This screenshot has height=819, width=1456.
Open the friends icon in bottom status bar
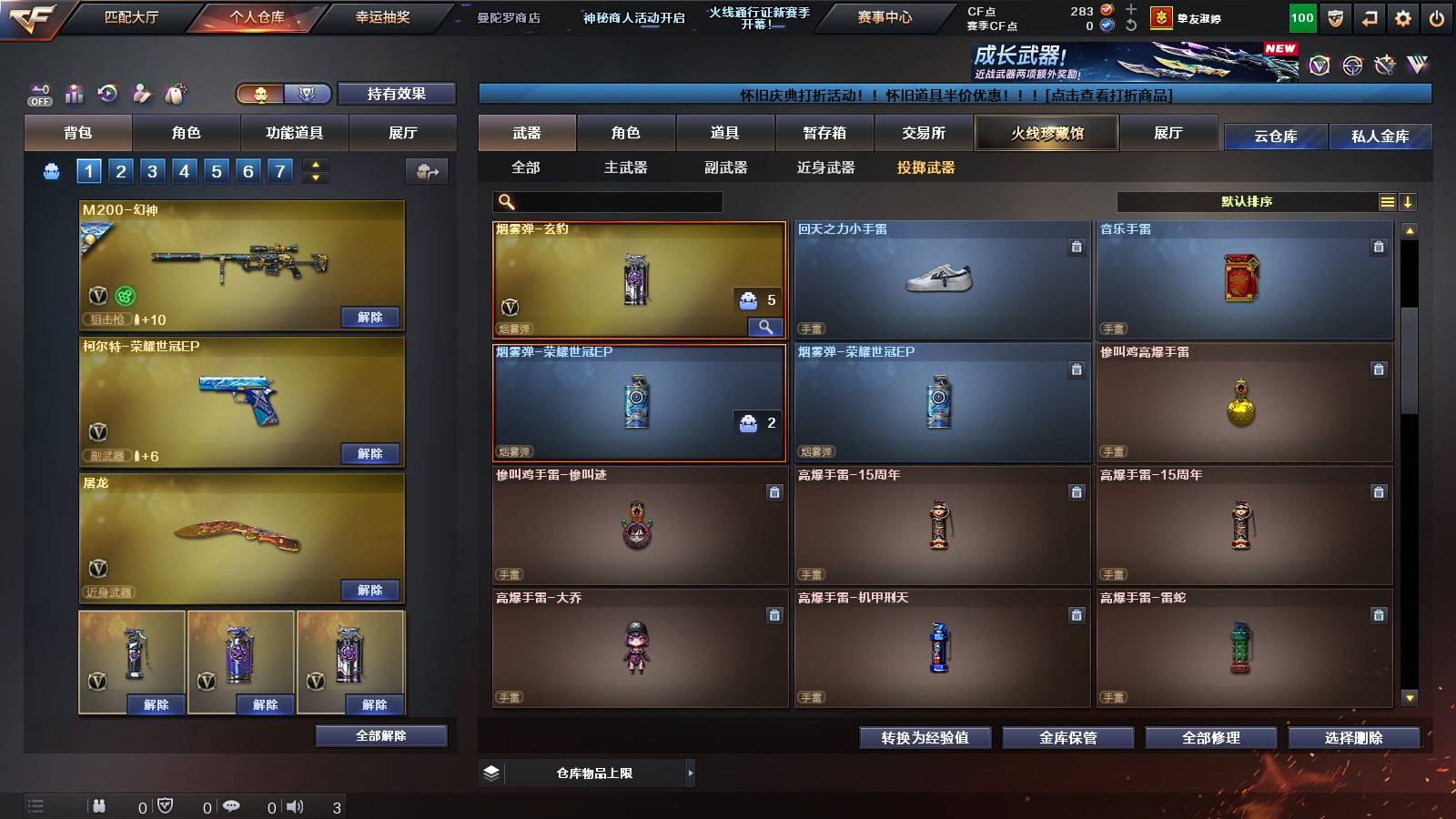point(100,804)
